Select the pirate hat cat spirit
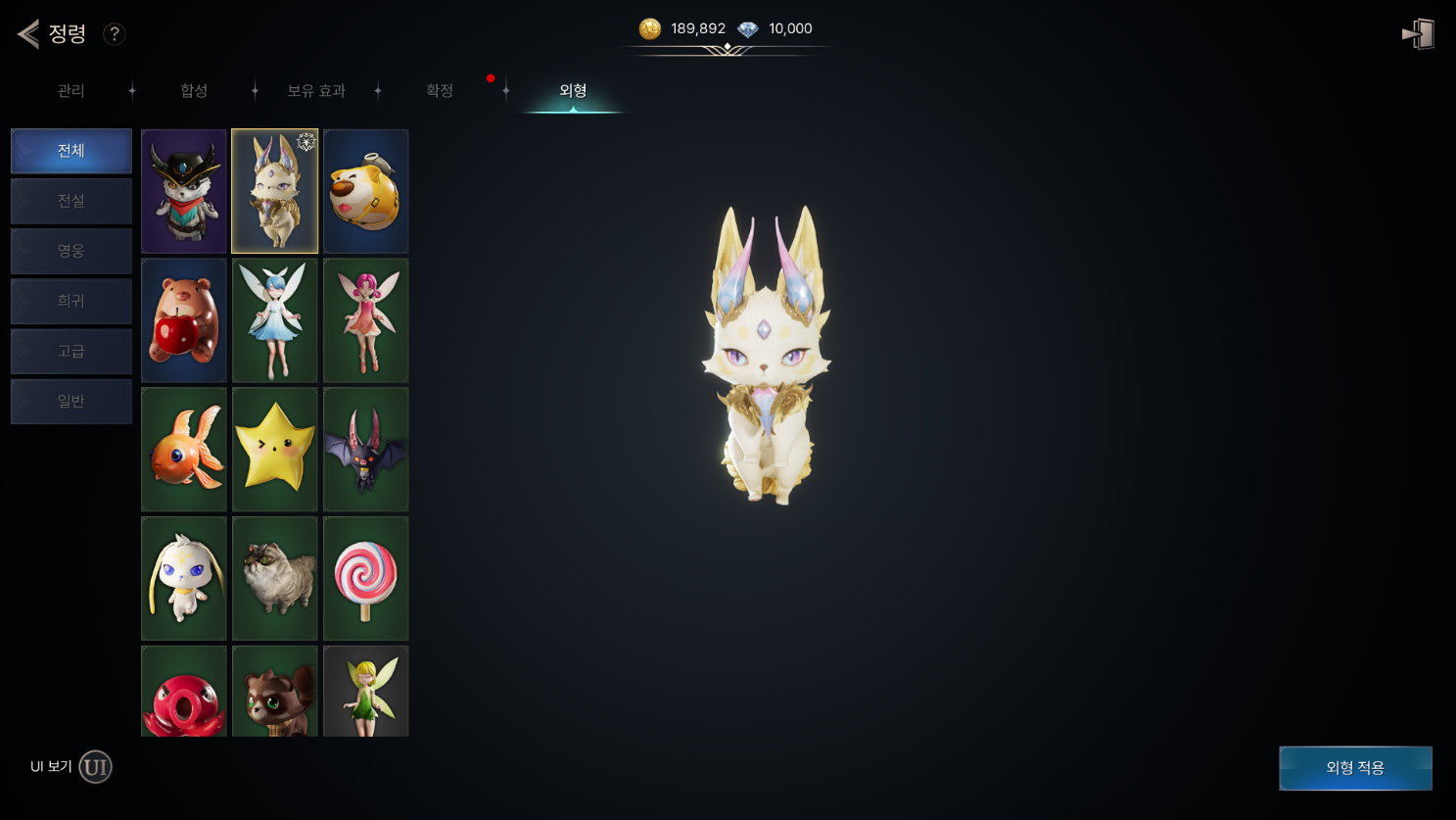Viewport: 1456px width, 820px height. pyautogui.click(x=184, y=192)
